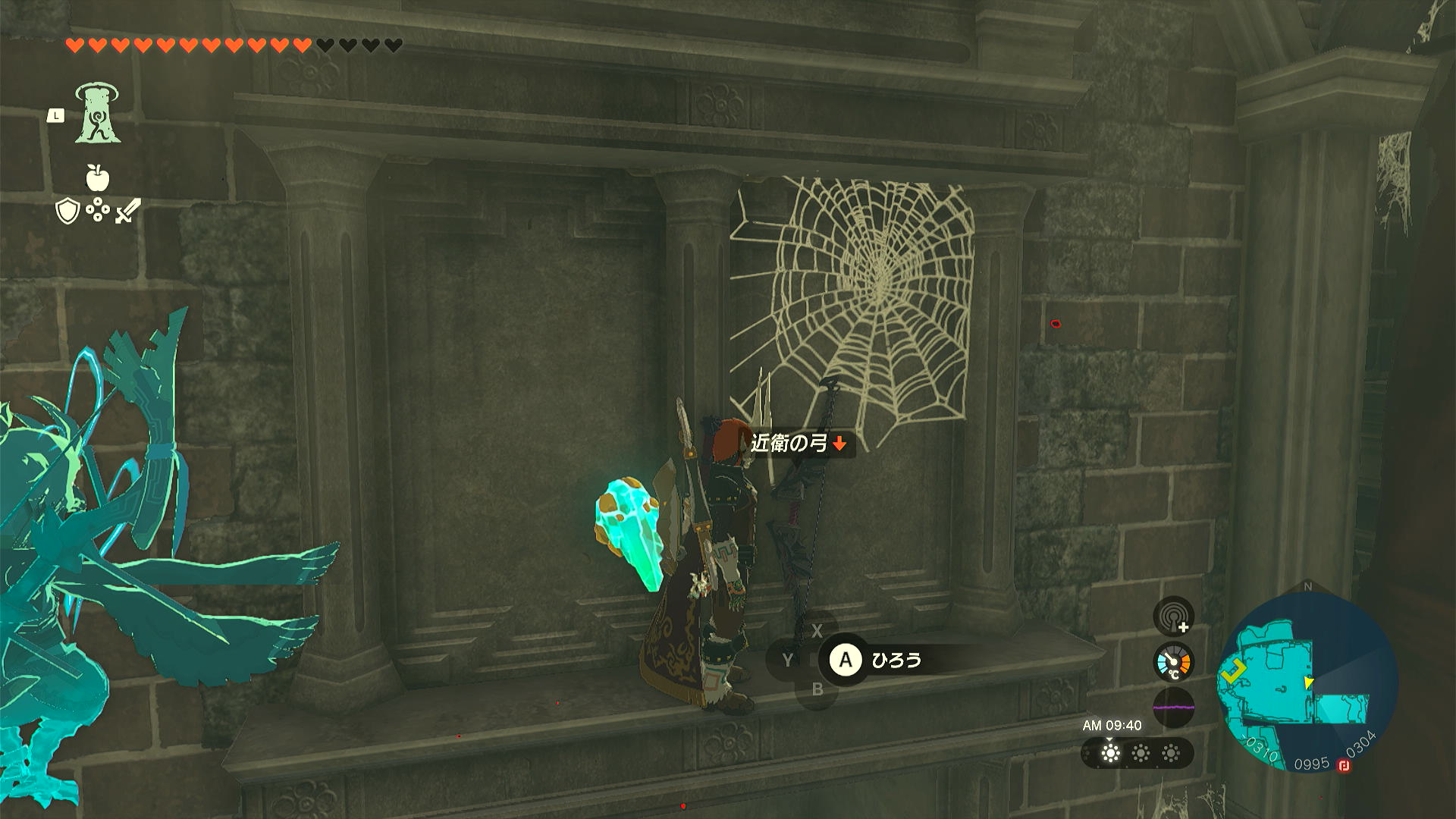Click the AM 09:40 time display
The height and width of the screenshot is (819, 1456).
click(1112, 723)
